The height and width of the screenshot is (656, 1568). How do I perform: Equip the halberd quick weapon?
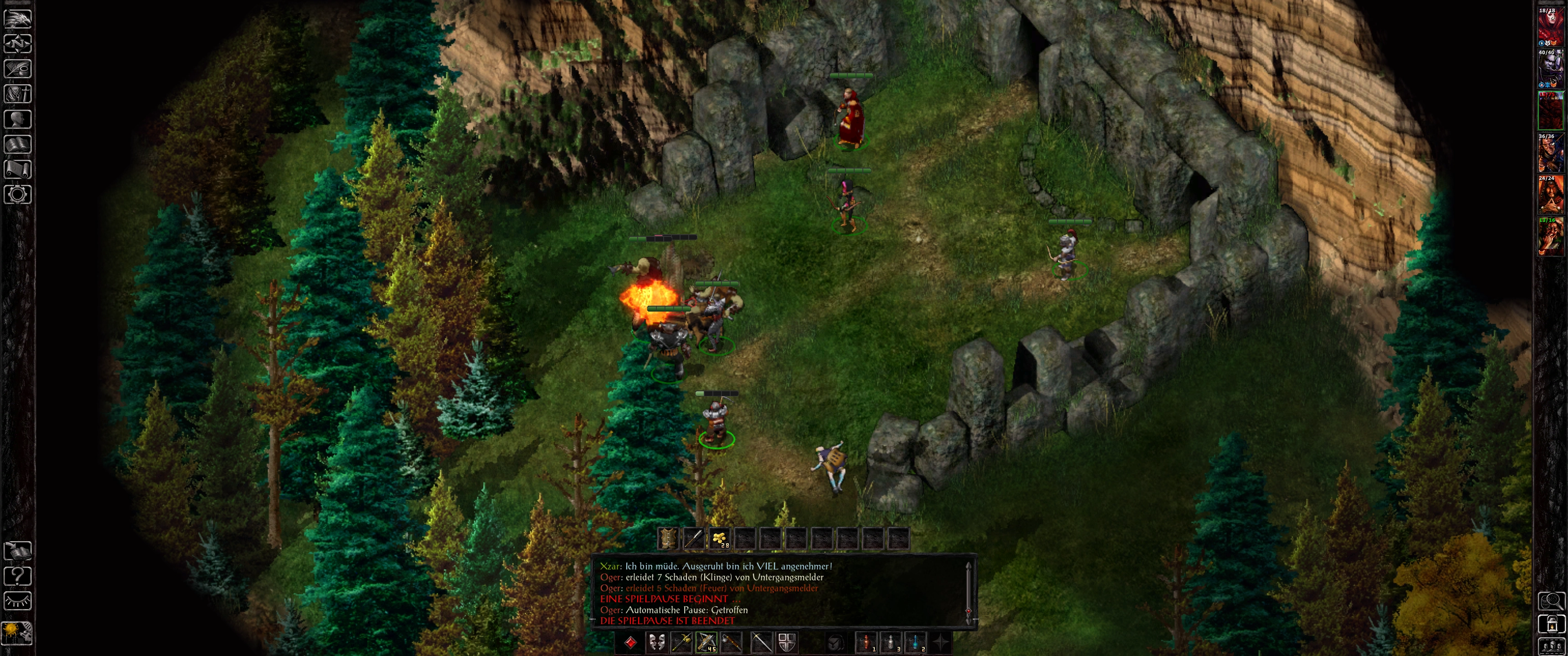click(x=681, y=642)
